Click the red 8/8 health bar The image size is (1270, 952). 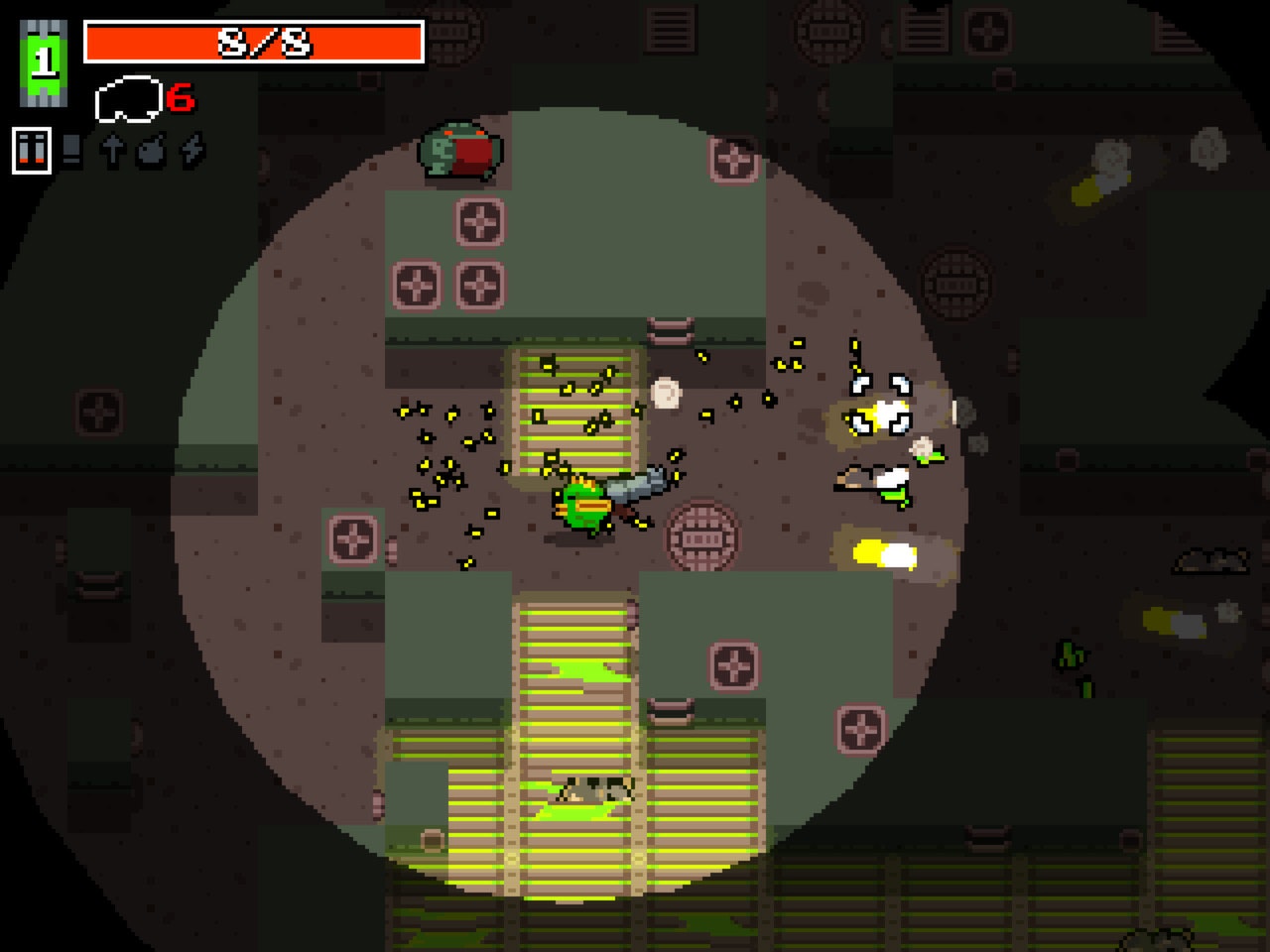pyautogui.click(x=256, y=42)
